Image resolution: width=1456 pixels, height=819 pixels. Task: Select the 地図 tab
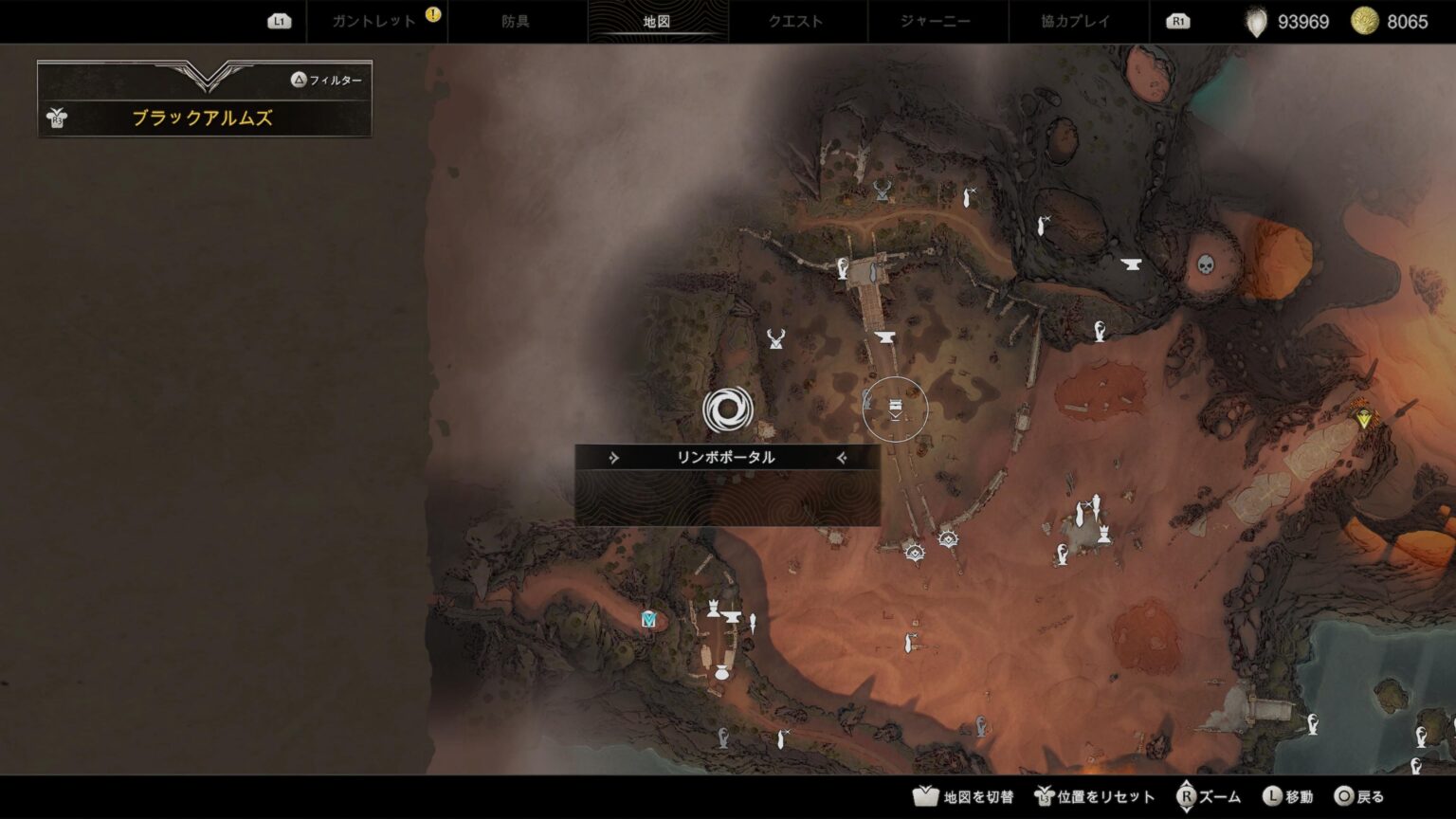[x=656, y=21]
